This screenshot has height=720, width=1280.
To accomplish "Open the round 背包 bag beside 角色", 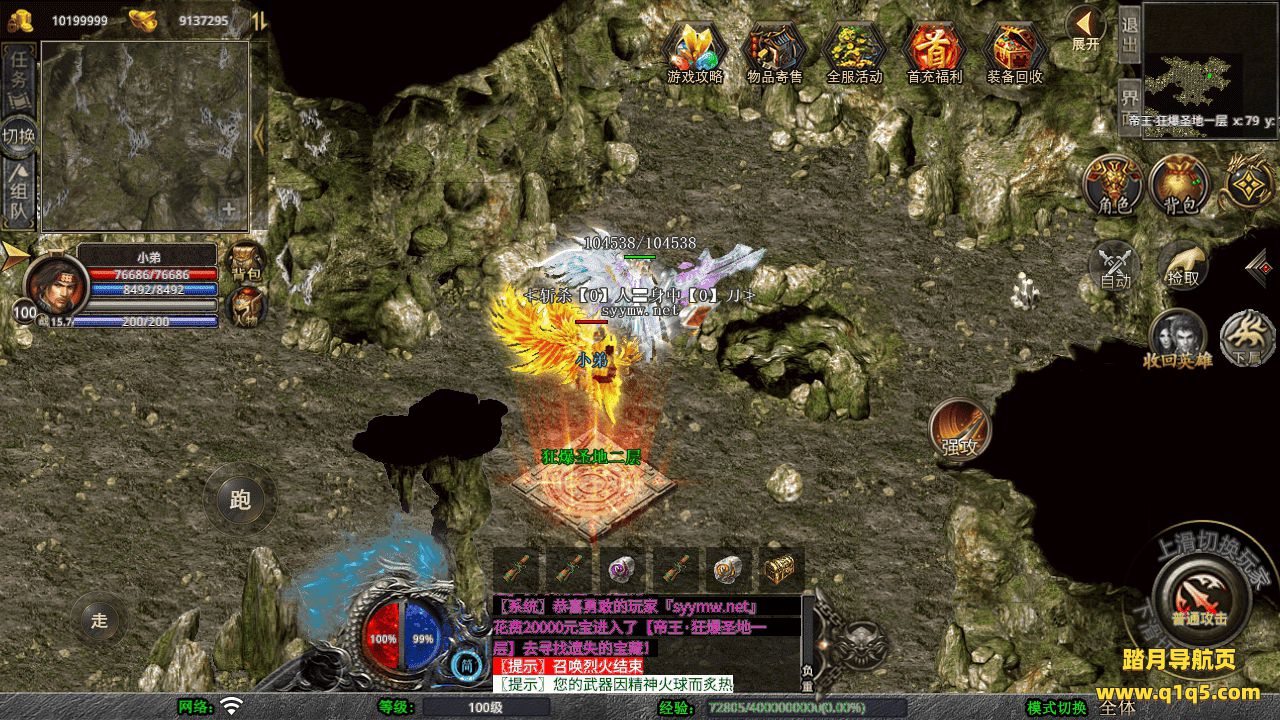I will 1180,185.
